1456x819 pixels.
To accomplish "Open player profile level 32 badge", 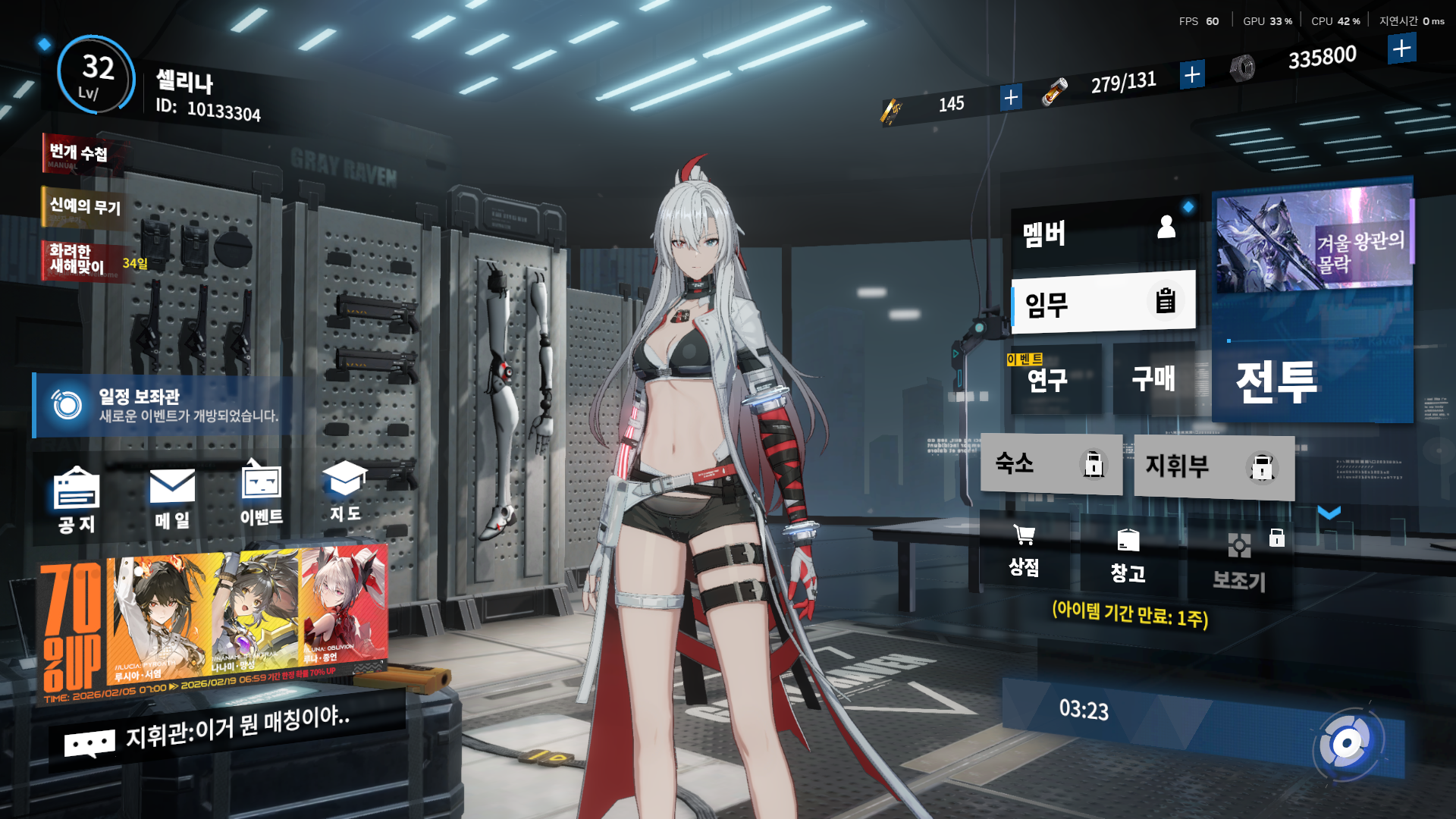I will [x=97, y=75].
